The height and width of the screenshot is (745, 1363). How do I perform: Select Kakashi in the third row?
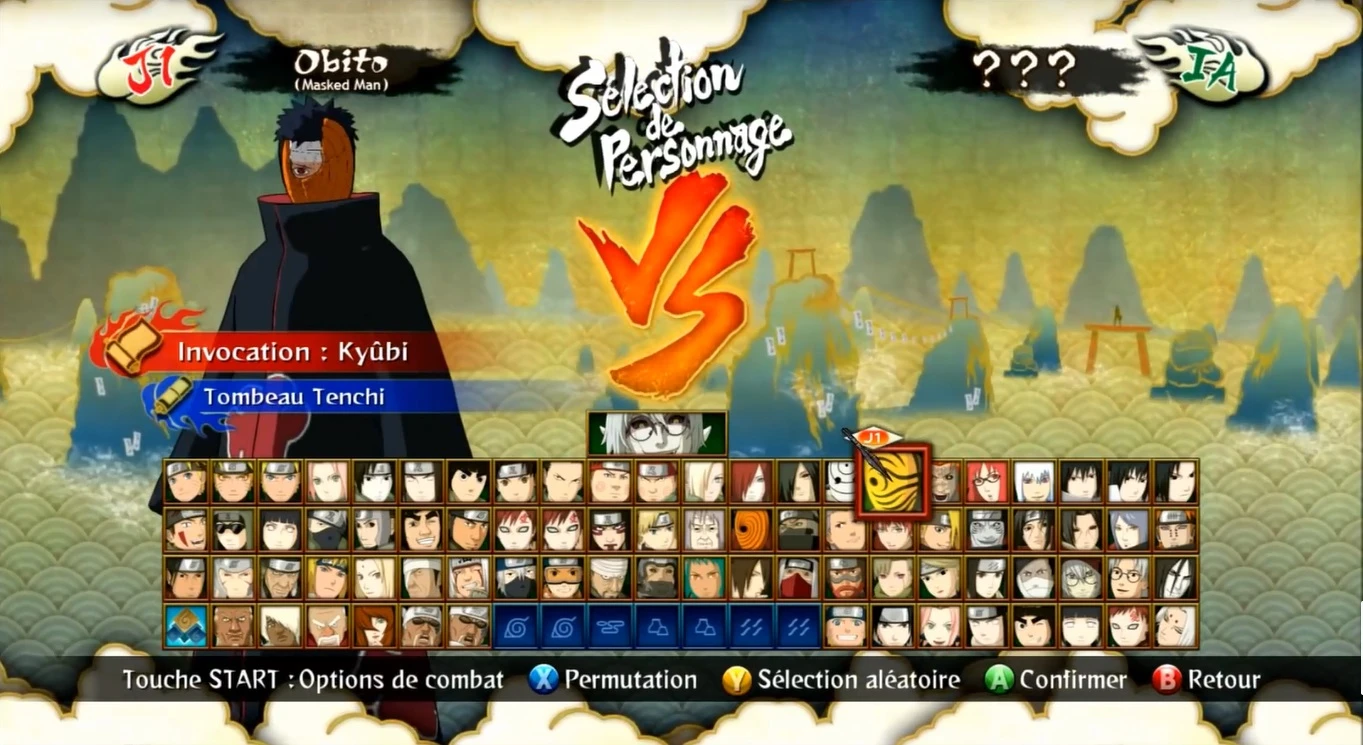click(x=516, y=578)
